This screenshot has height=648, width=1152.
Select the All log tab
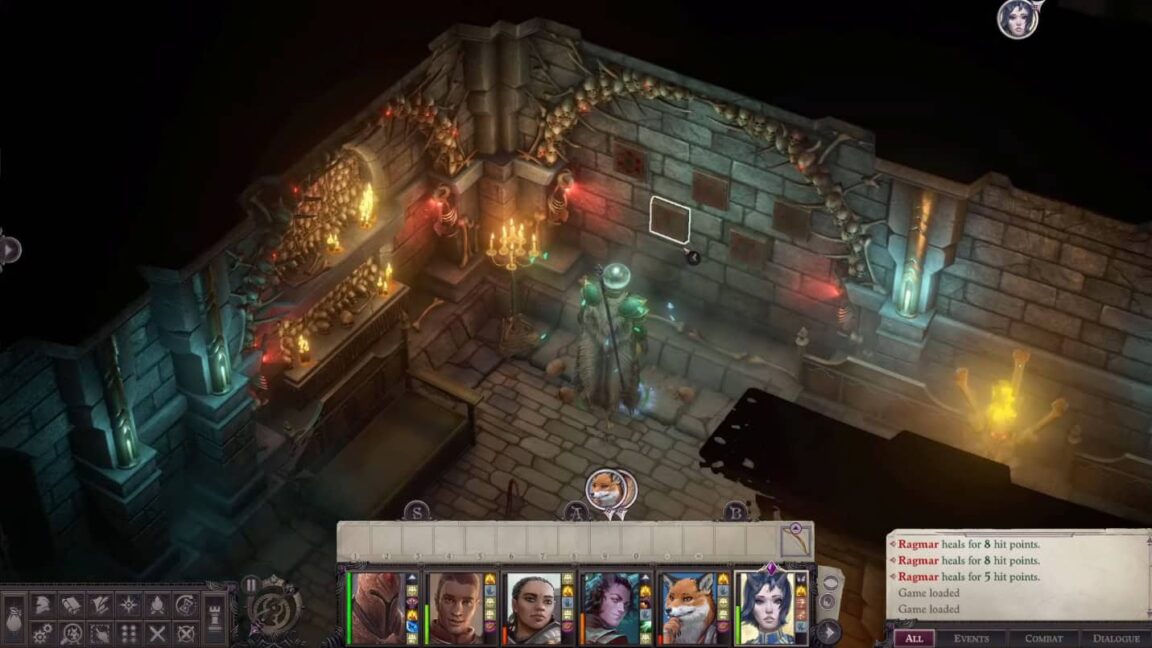(x=913, y=638)
